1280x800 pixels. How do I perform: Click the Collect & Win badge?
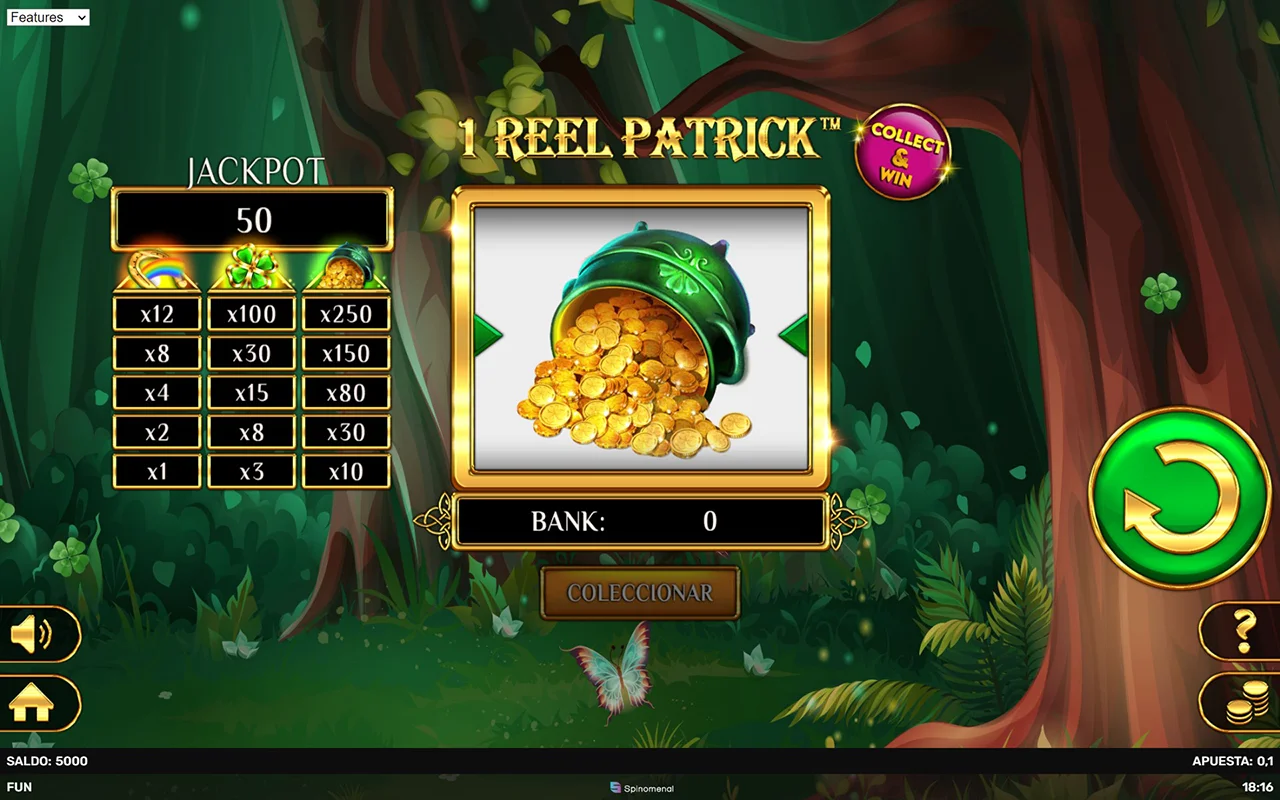902,153
